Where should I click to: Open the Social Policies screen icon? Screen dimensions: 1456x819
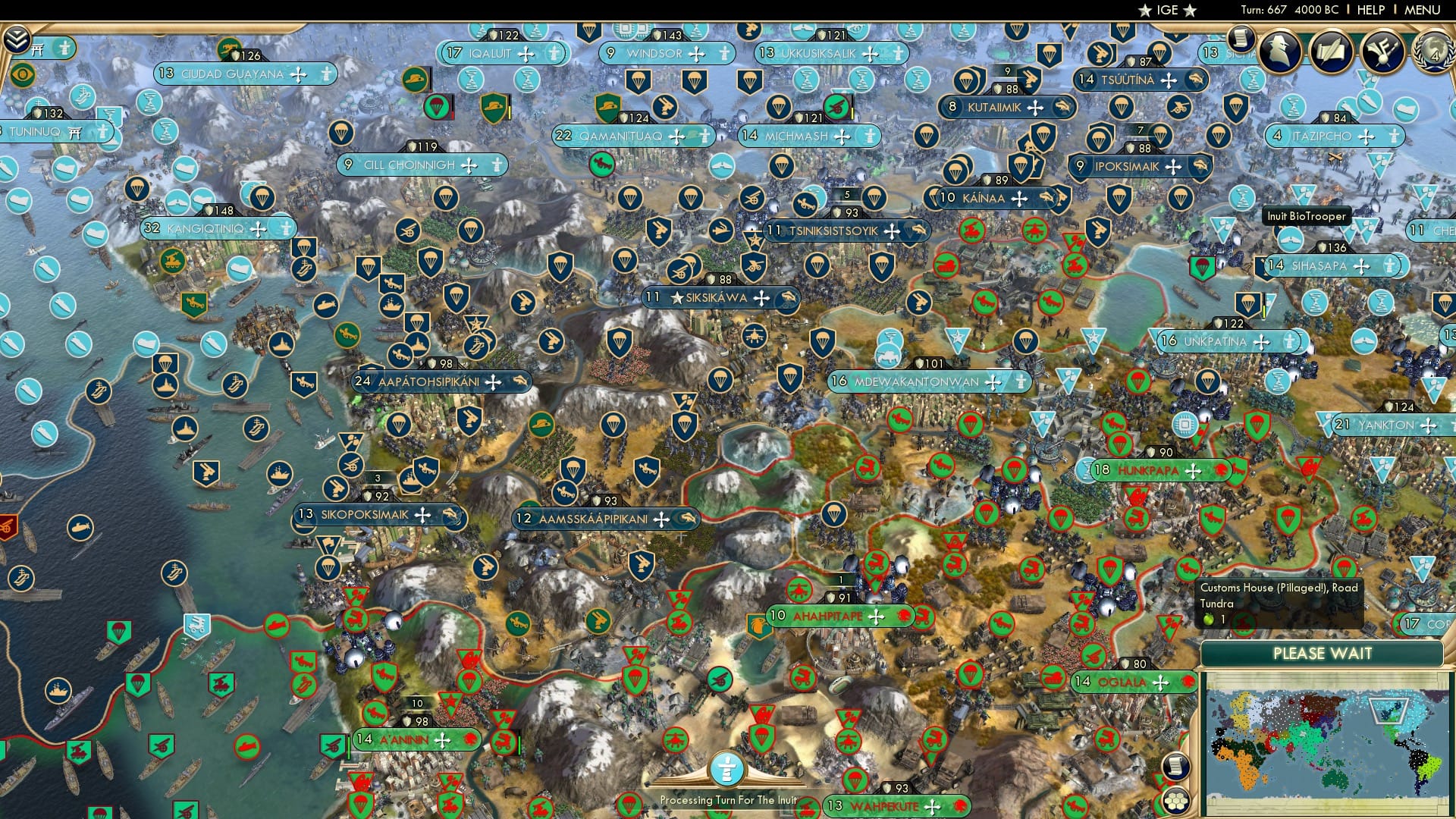tap(1331, 50)
